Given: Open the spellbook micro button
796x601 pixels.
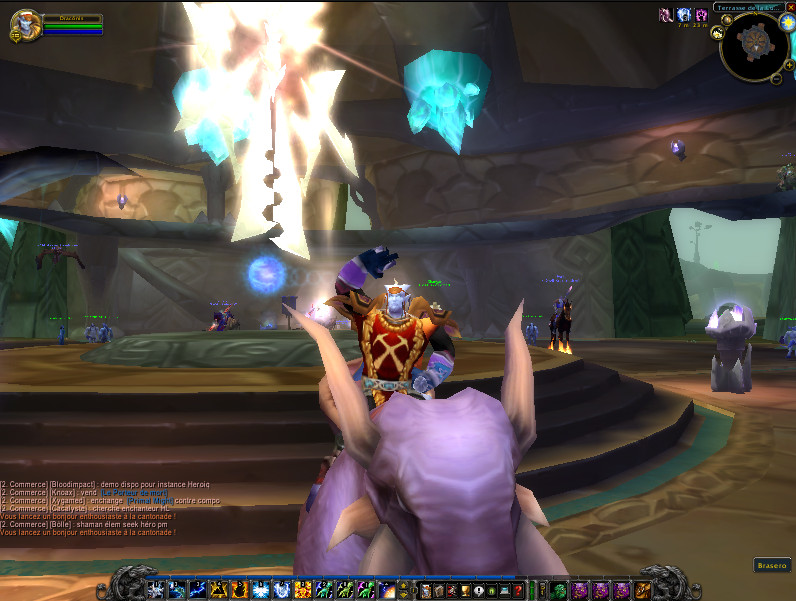Looking at the screenshot, I should coord(439,590).
